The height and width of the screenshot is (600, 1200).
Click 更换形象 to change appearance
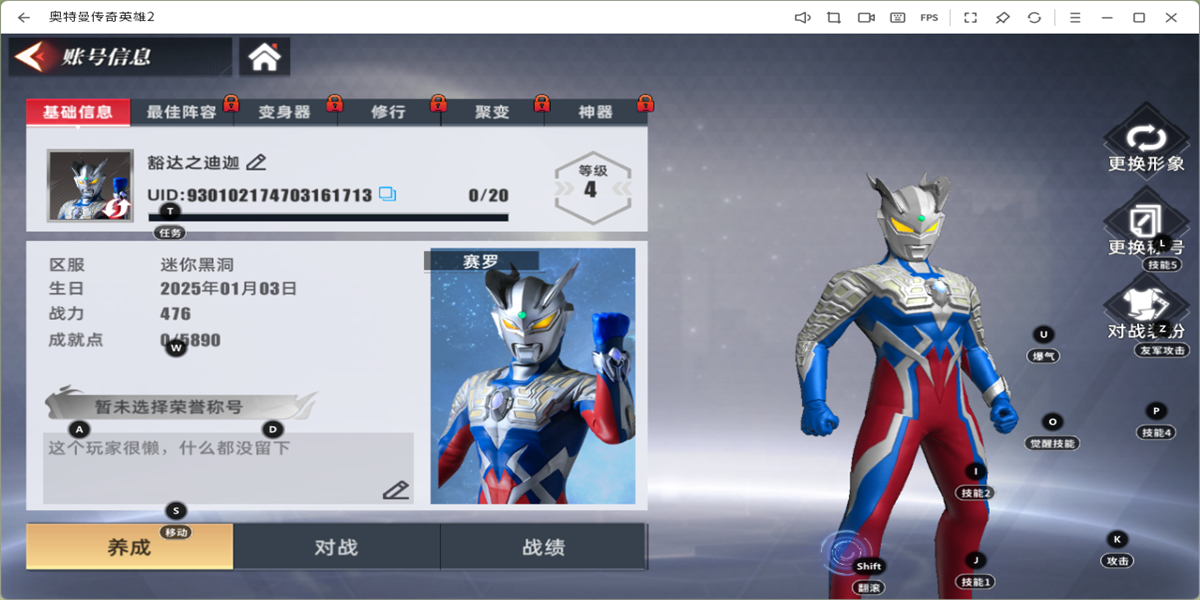tap(1146, 147)
